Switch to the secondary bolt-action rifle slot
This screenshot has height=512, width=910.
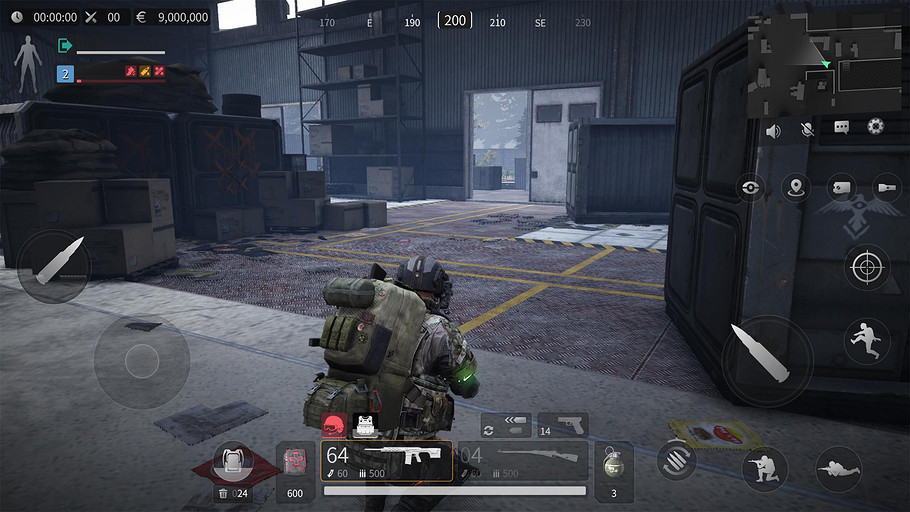point(522,461)
